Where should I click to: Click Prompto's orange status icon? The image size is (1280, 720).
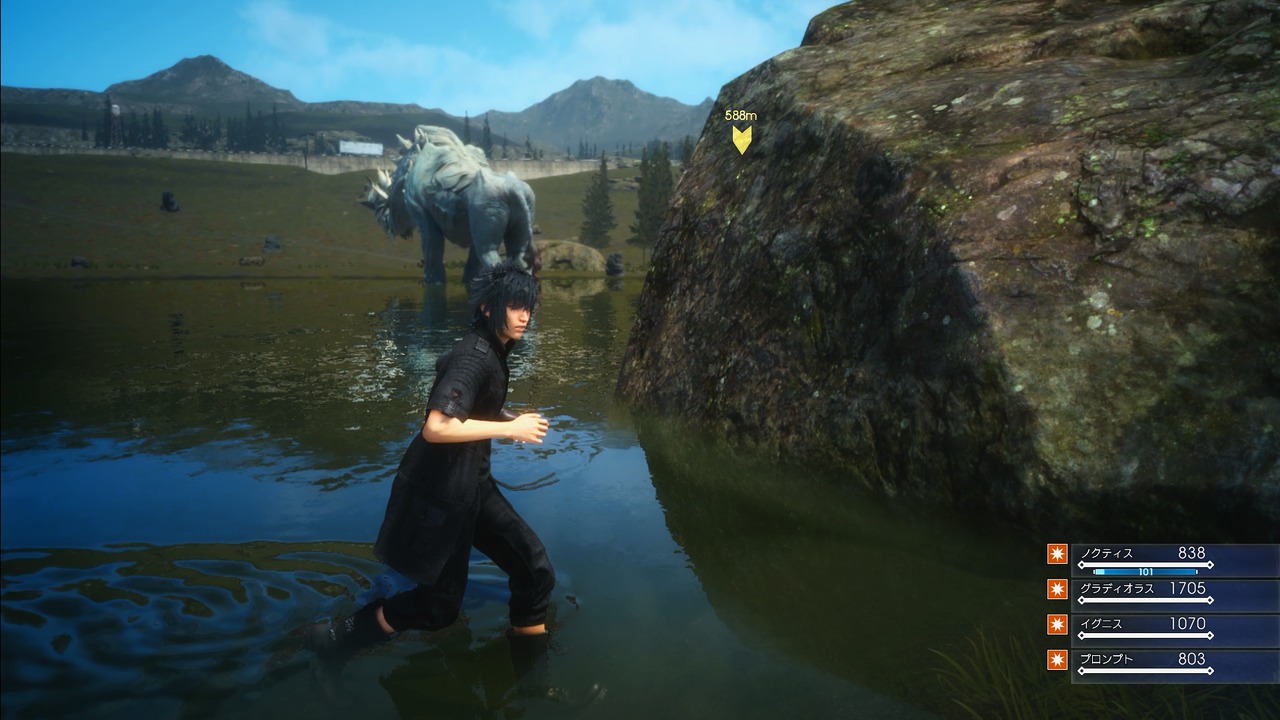point(1057,660)
